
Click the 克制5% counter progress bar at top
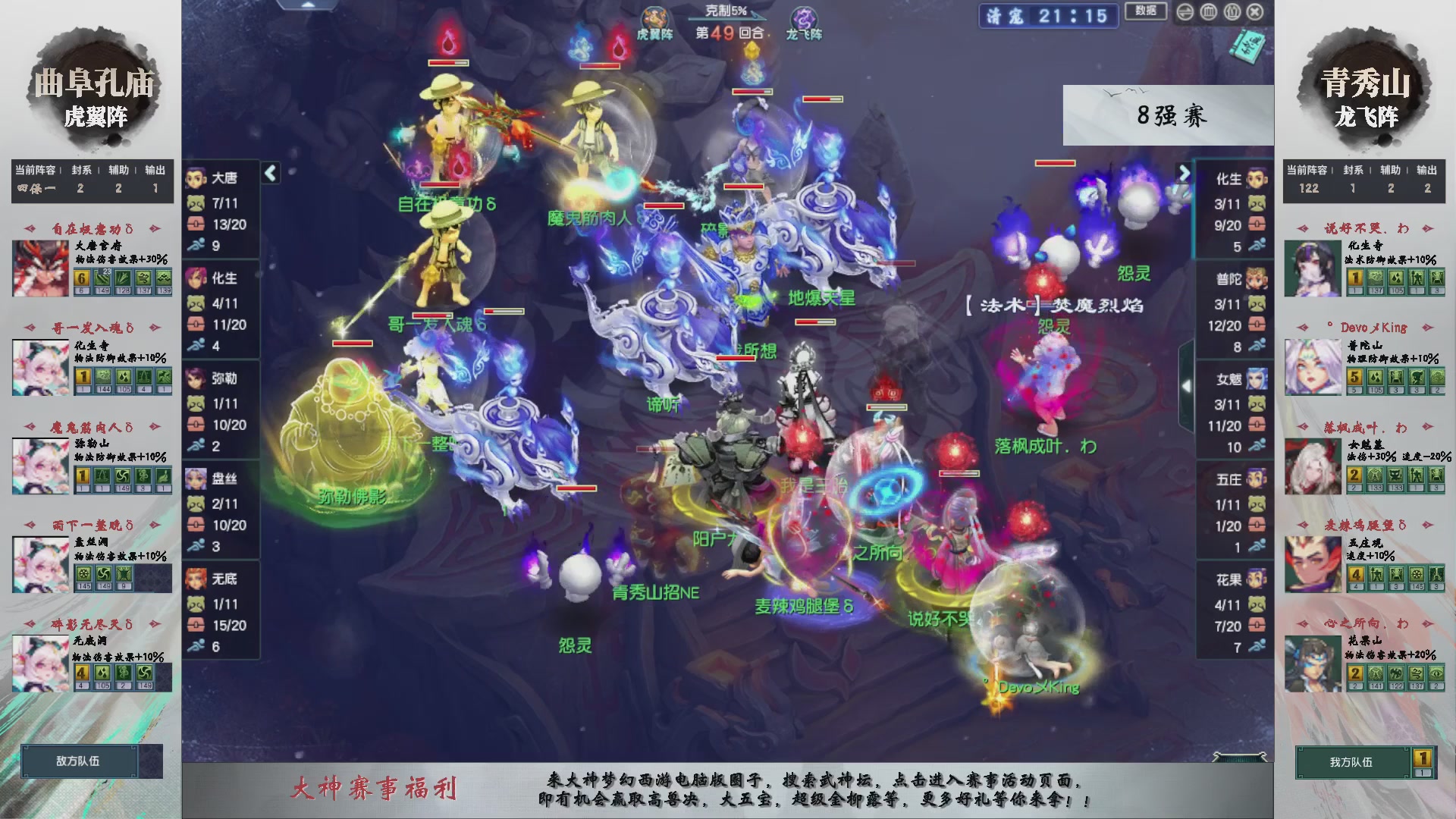(x=728, y=19)
